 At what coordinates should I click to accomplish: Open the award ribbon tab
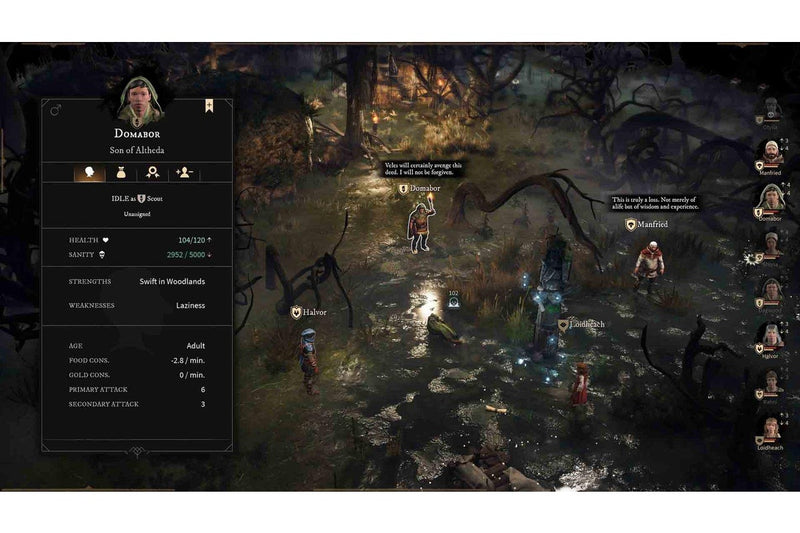coord(152,172)
